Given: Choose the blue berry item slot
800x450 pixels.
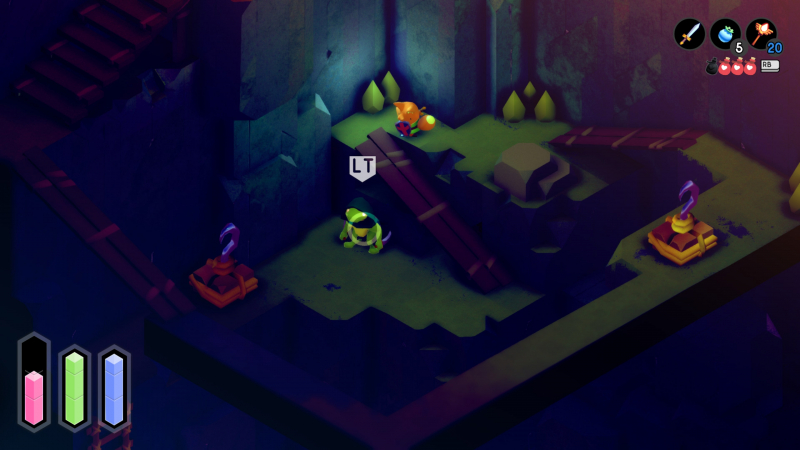Looking at the screenshot, I should click(x=725, y=34).
